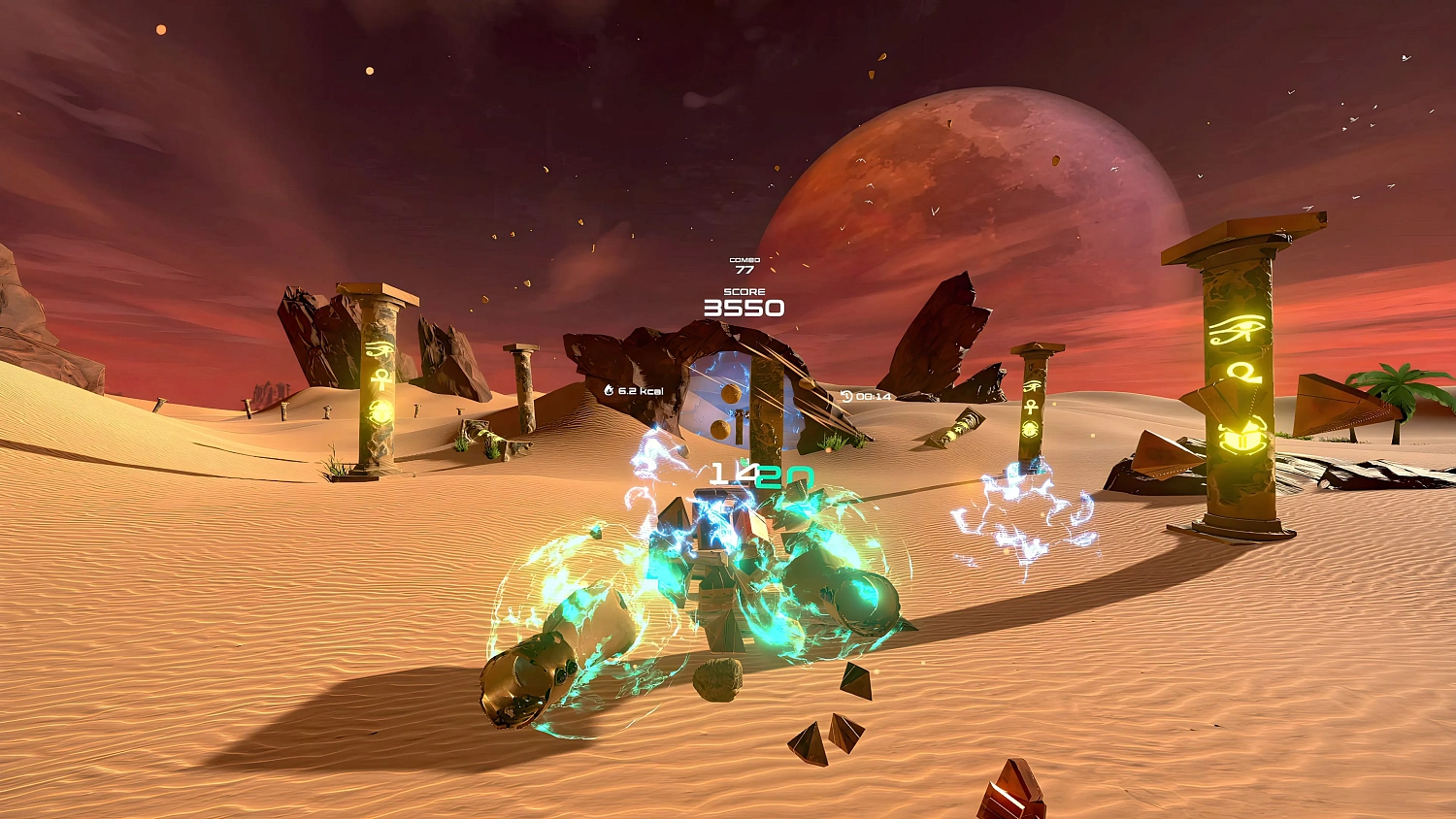This screenshot has height=819, width=1456.
Task: Select the ankh glyph on the distant middle pillar
Action: (x=1031, y=406)
